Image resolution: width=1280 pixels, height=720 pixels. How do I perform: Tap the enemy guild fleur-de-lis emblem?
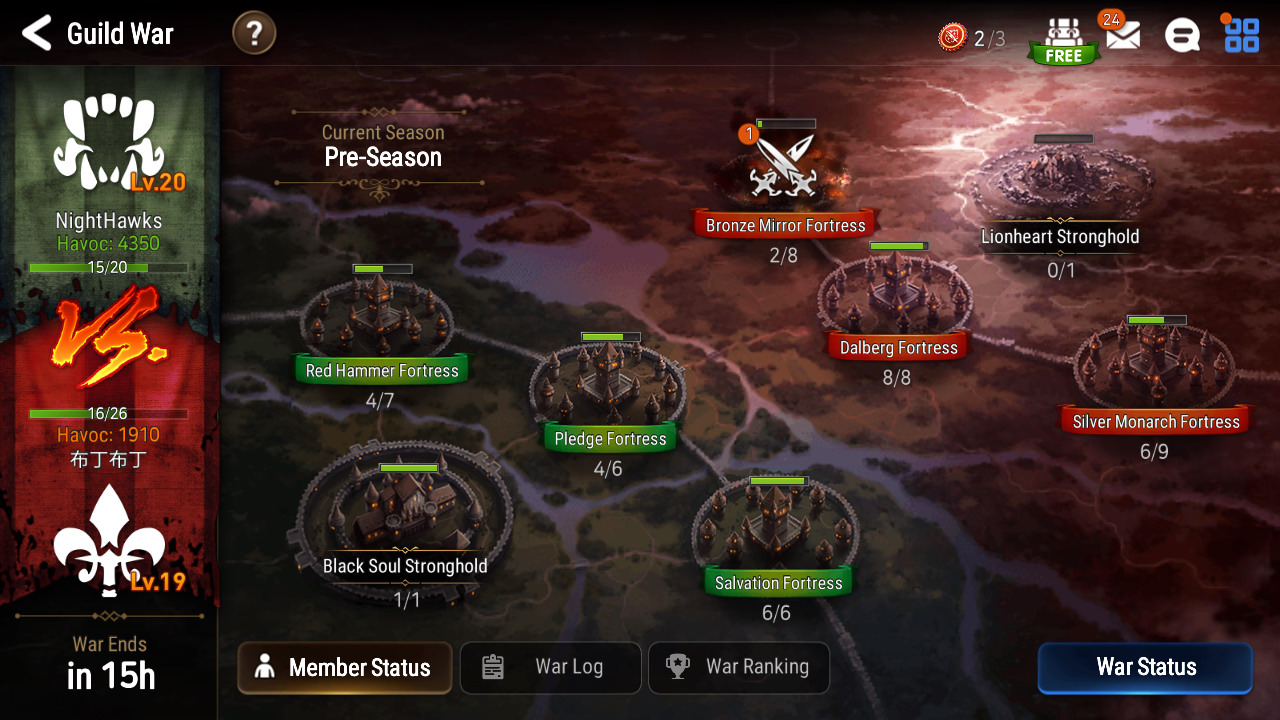[108, 540]
